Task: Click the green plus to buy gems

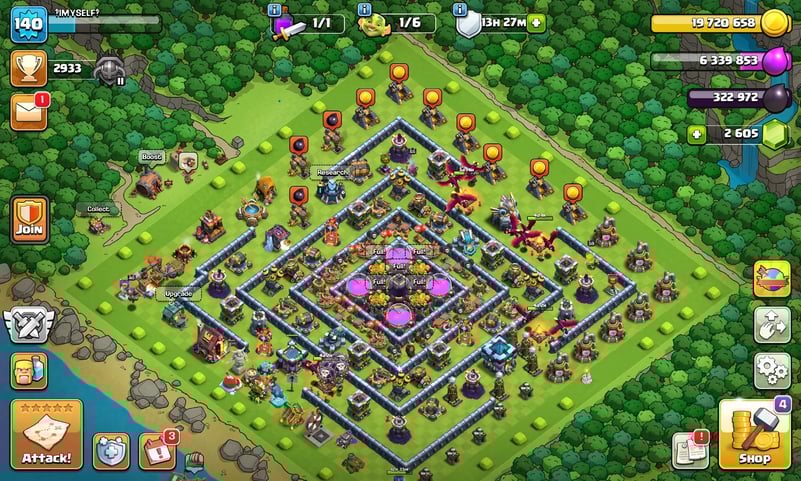Action: tap(696, 134)
